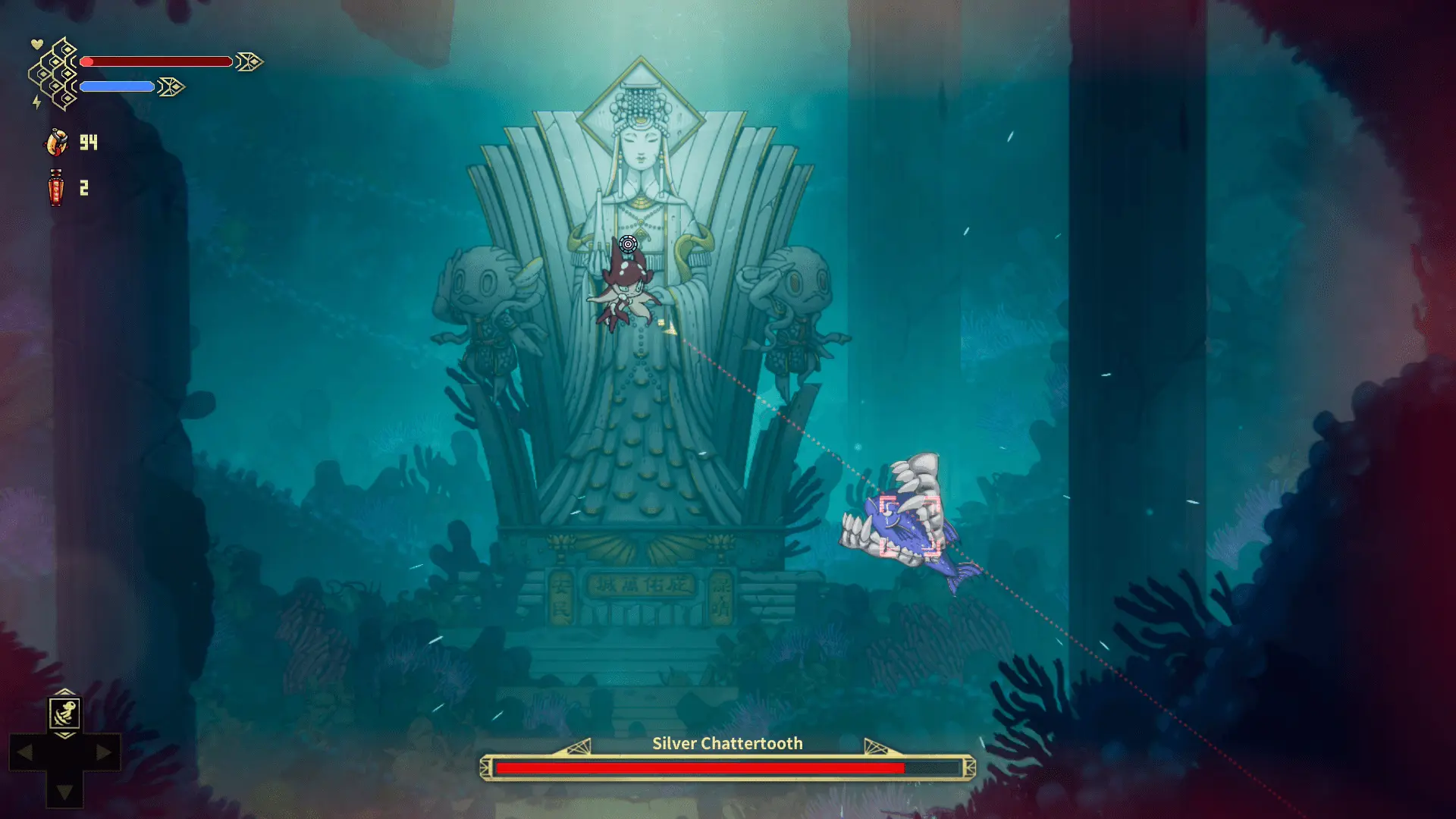Screen dimensions: 1456x819
Task: Click the fang currency icon
Action: (57, 142)
